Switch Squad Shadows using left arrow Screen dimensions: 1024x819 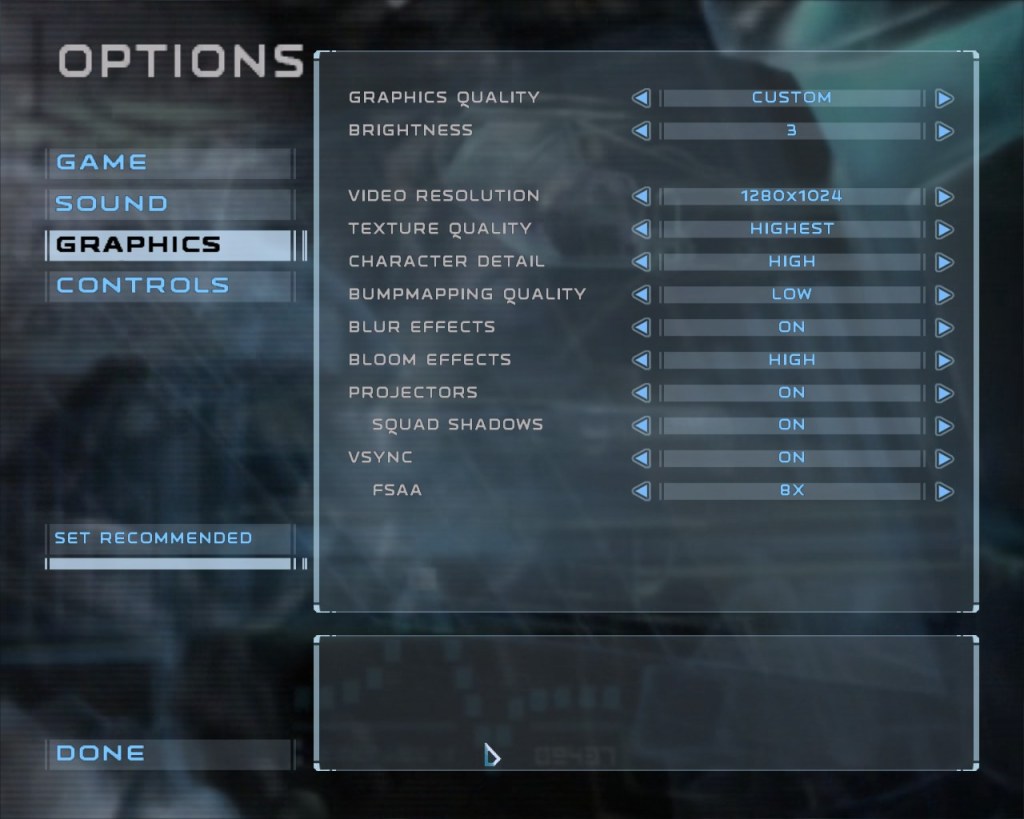coord(641,425)
